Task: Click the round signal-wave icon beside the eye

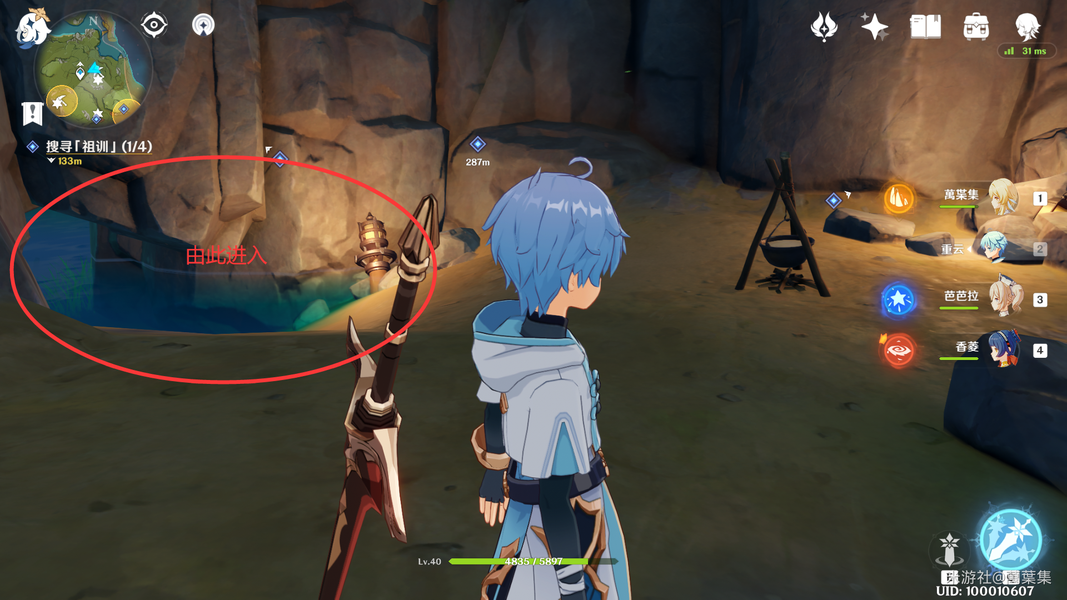Action: click(203, 24)
